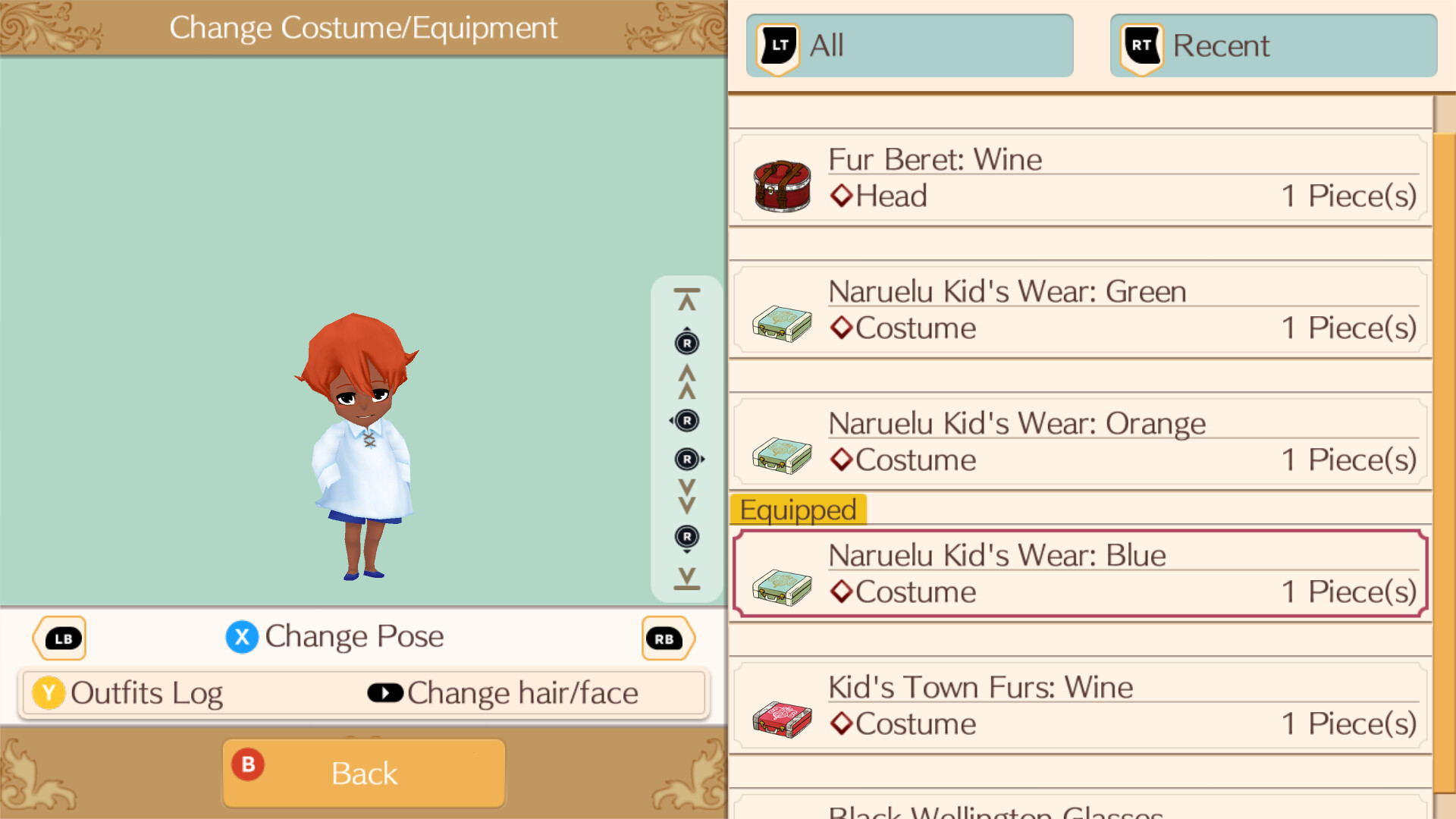This screenshot has height=819, width=1456.
Task: Click the scroll-to-top arrow in the camera controls
Action: pos(686,296)
